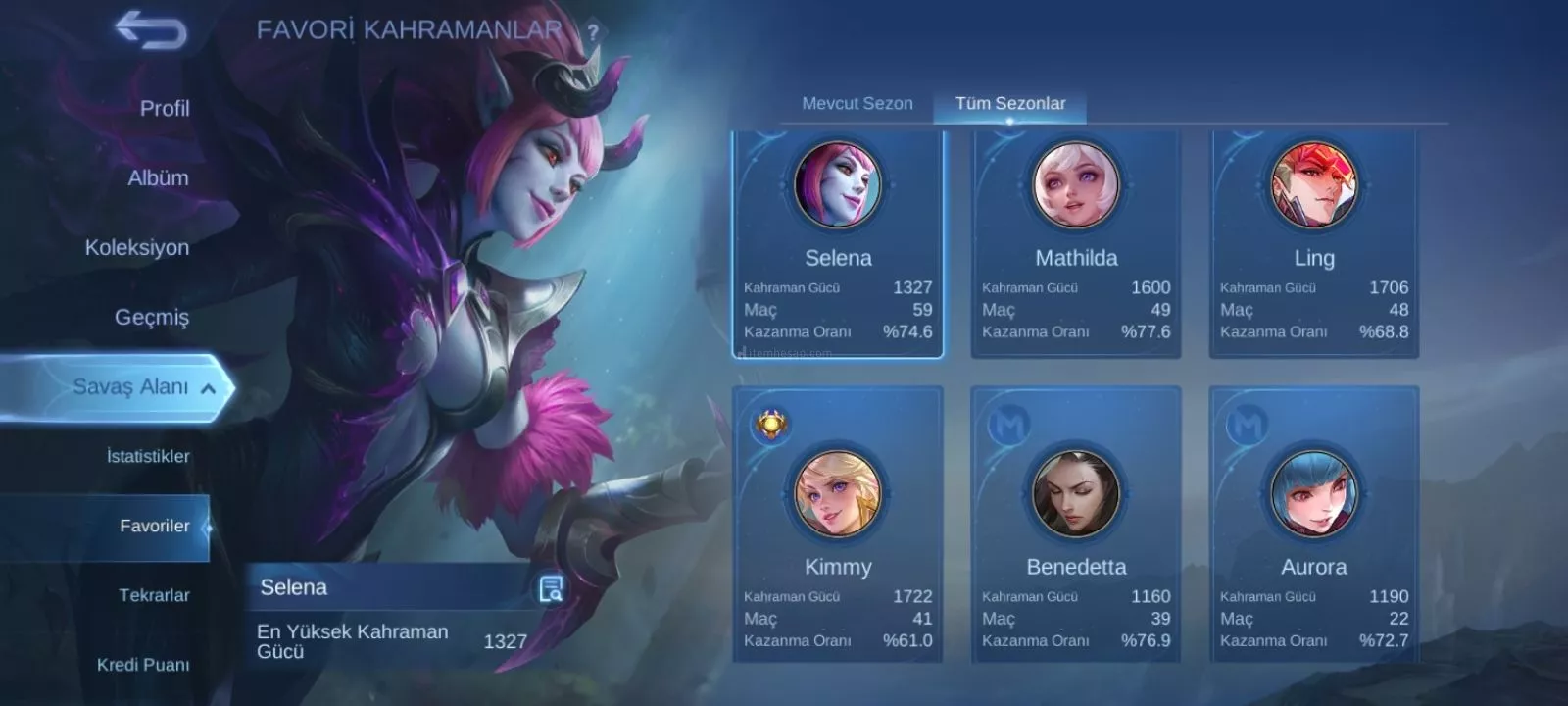
Task: Show the Geçmiş match history
Action: [152, 318]
